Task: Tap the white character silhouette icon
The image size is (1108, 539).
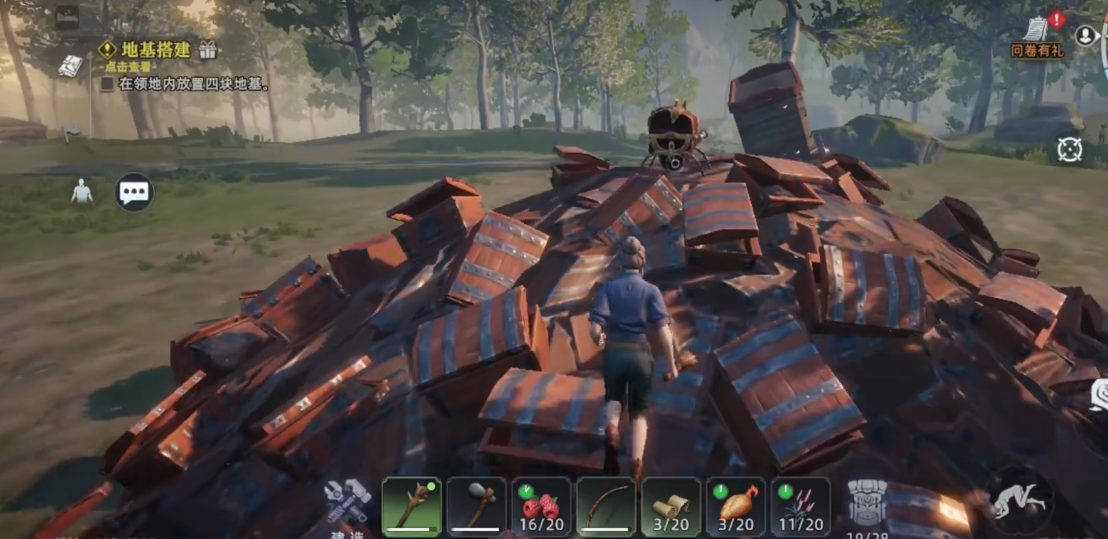Action: 82,191
